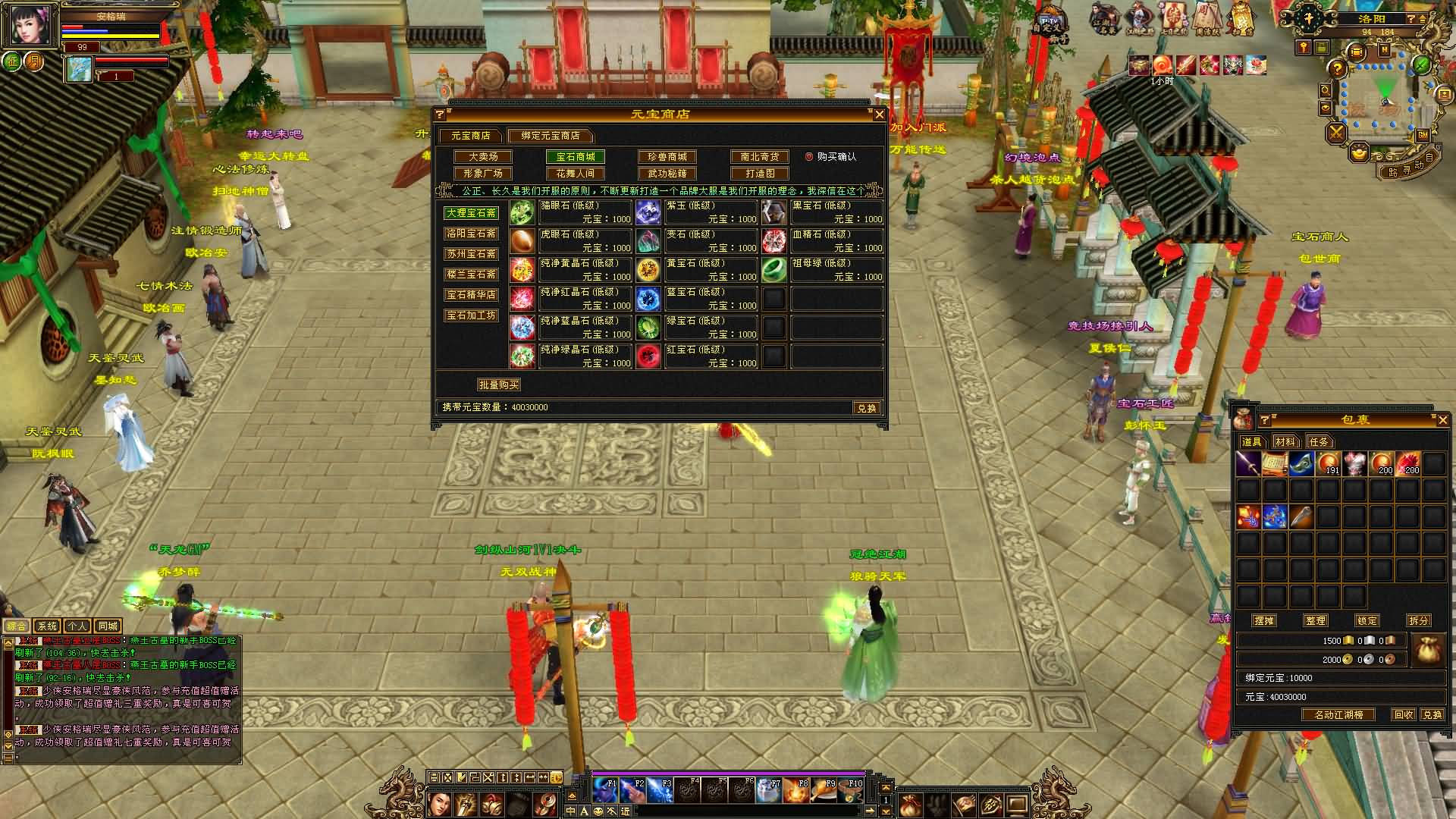
Task: Select the 猫眼石 (低级) gem item
Action: tap(571, 212)
